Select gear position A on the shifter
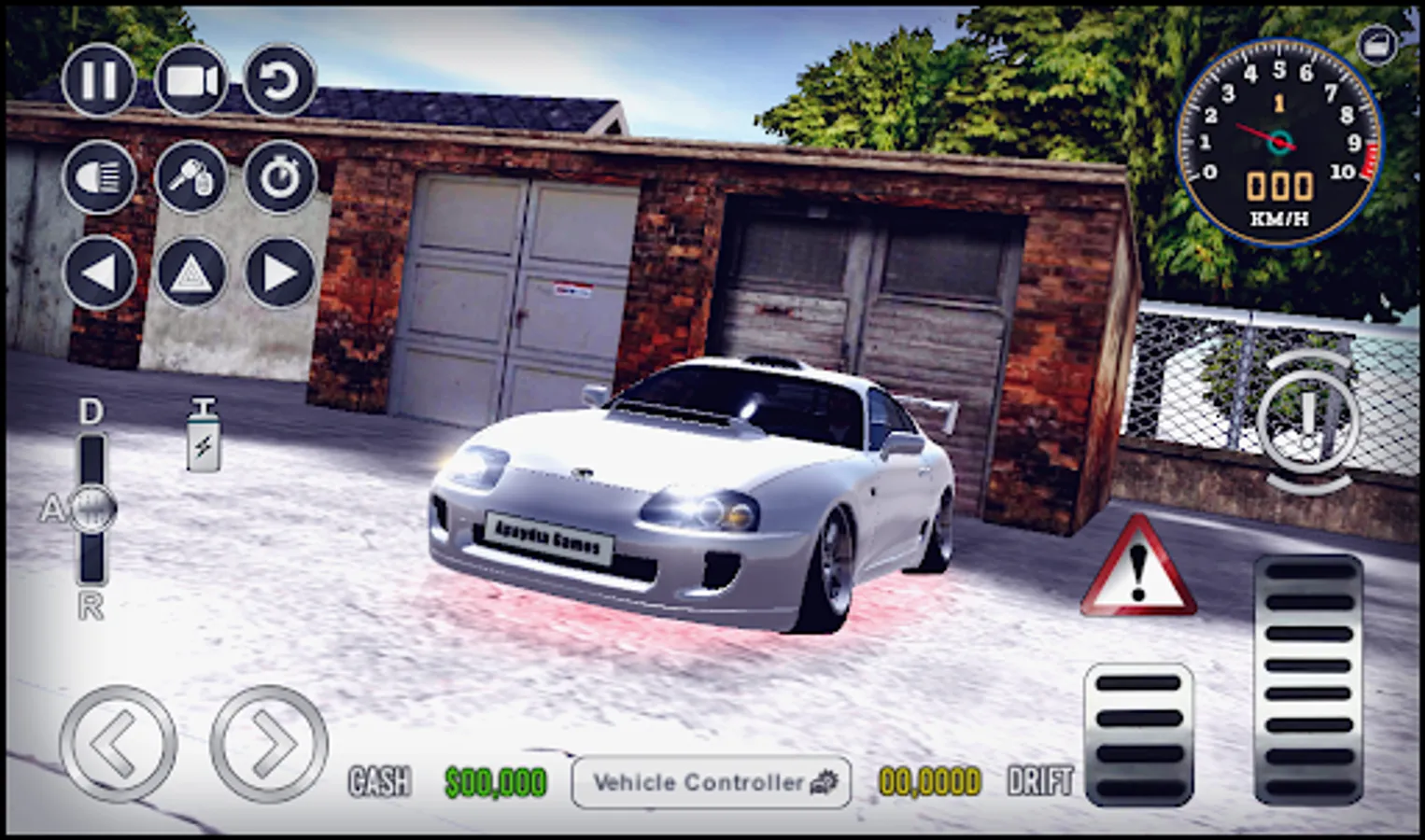Screen dimensions: 1425x840 tap(90, 509)
